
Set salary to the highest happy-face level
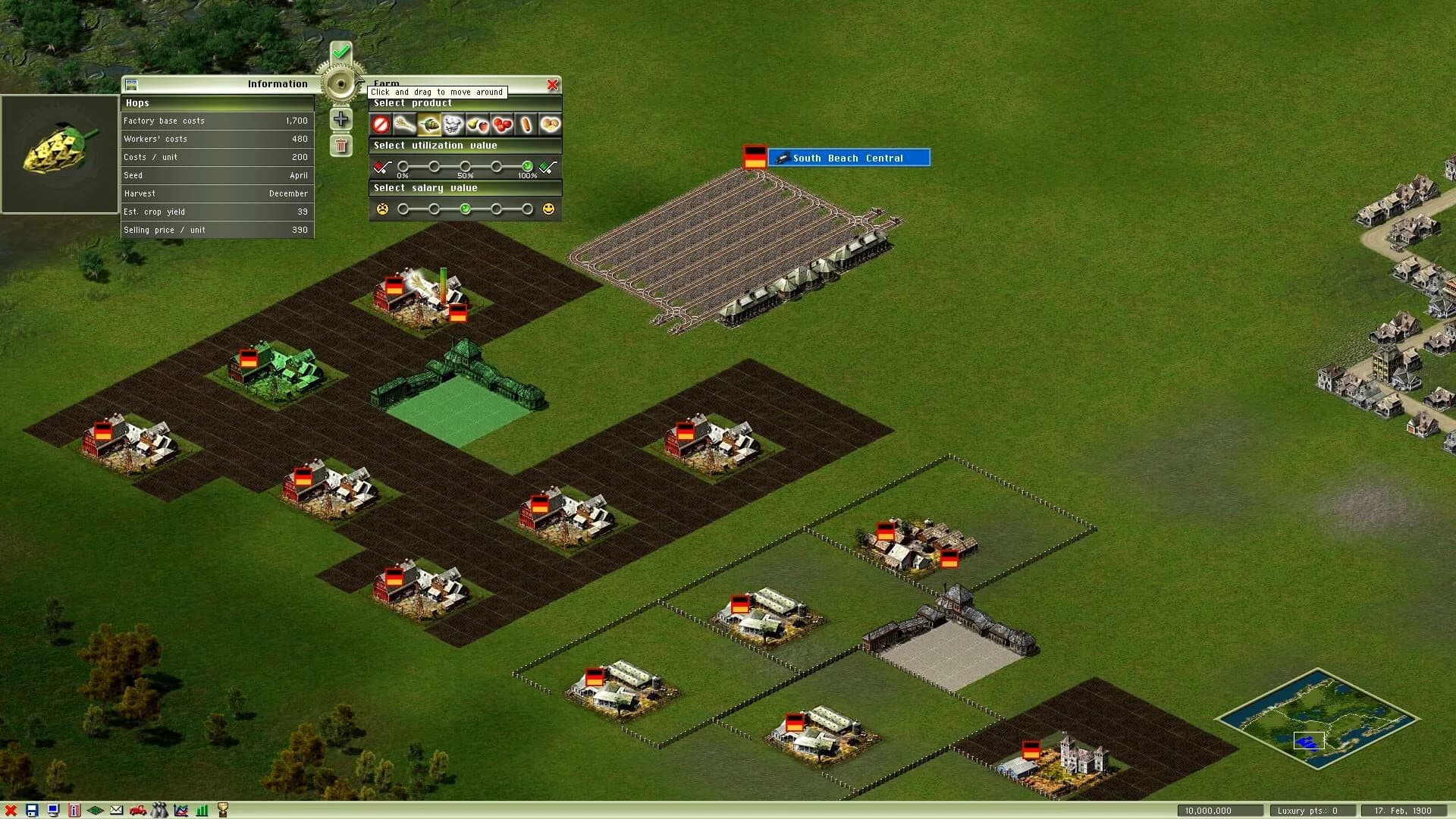point(527,209)
